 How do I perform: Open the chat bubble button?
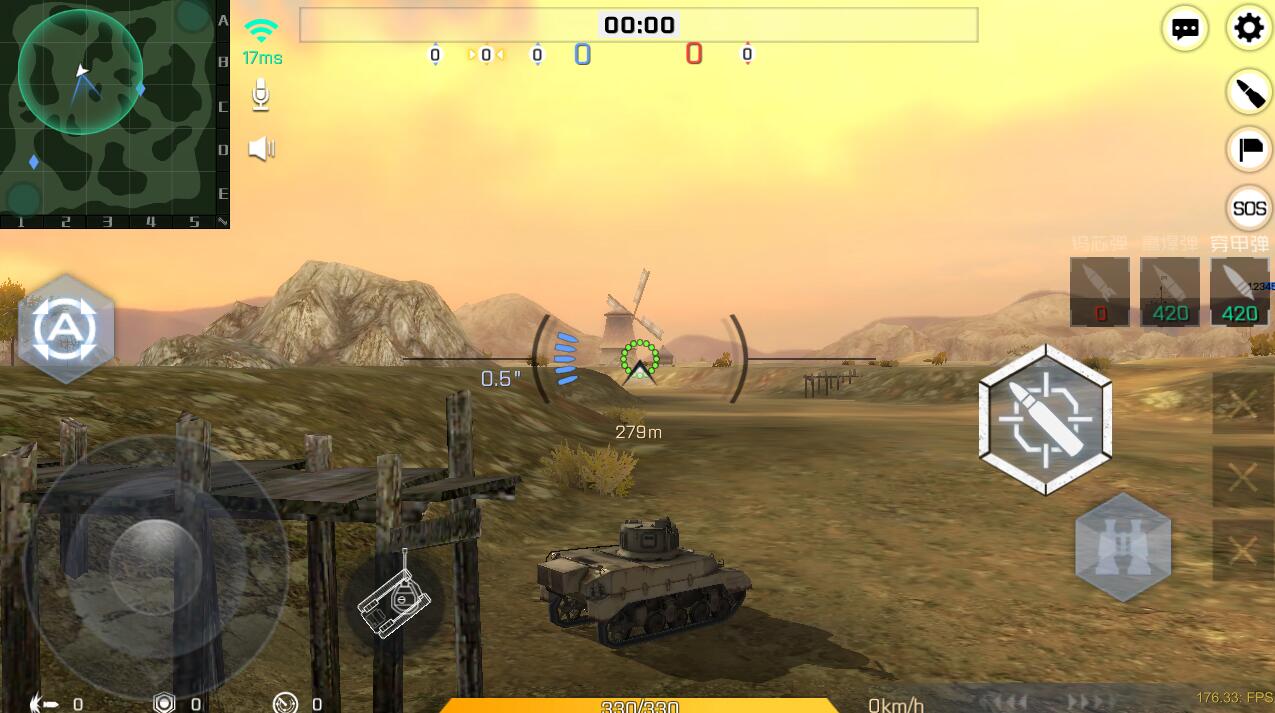click(x=1185, y=29)
